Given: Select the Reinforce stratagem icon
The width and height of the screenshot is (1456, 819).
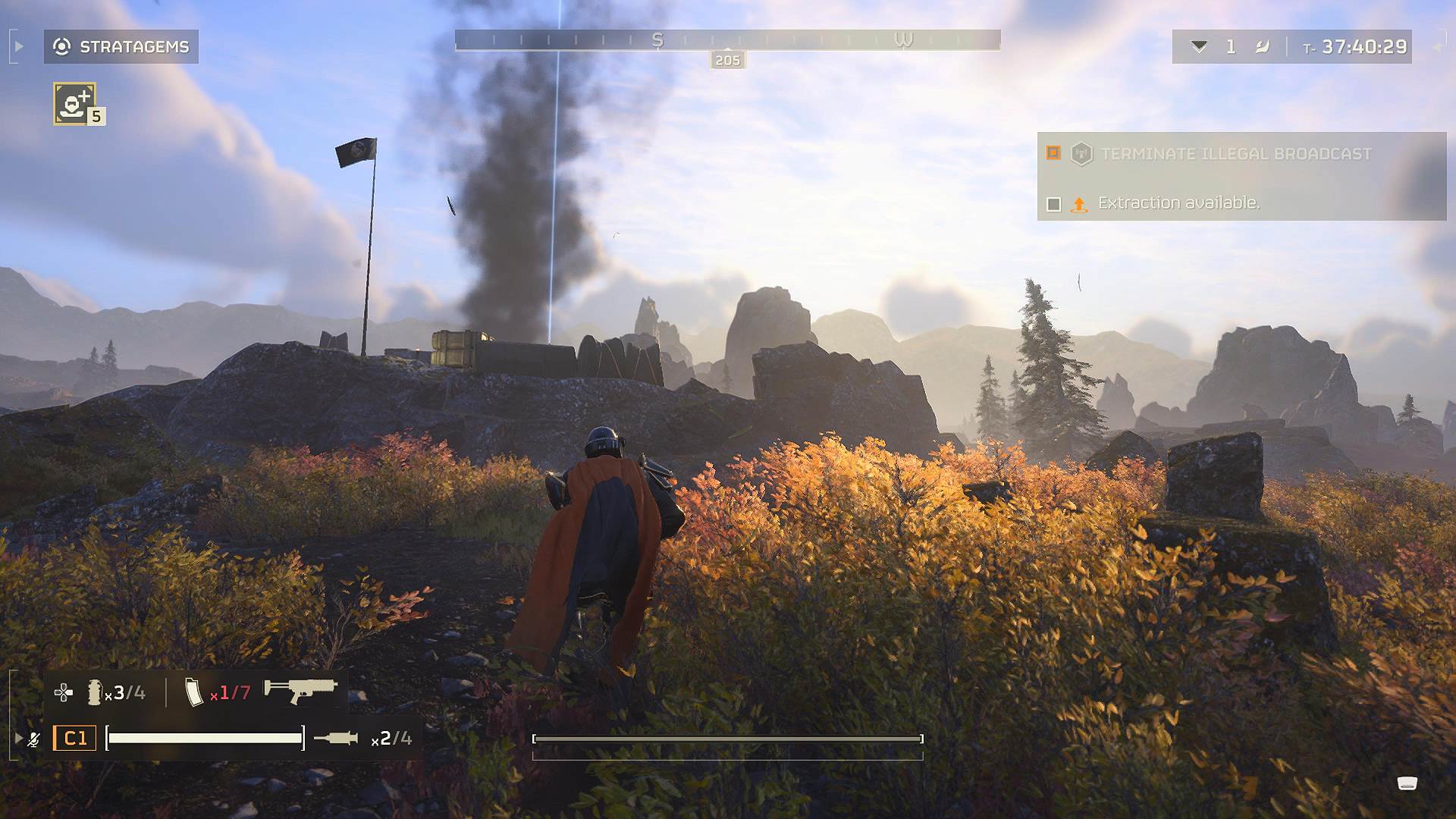Looking at the screenshot, I should click(x=74, y=103).
